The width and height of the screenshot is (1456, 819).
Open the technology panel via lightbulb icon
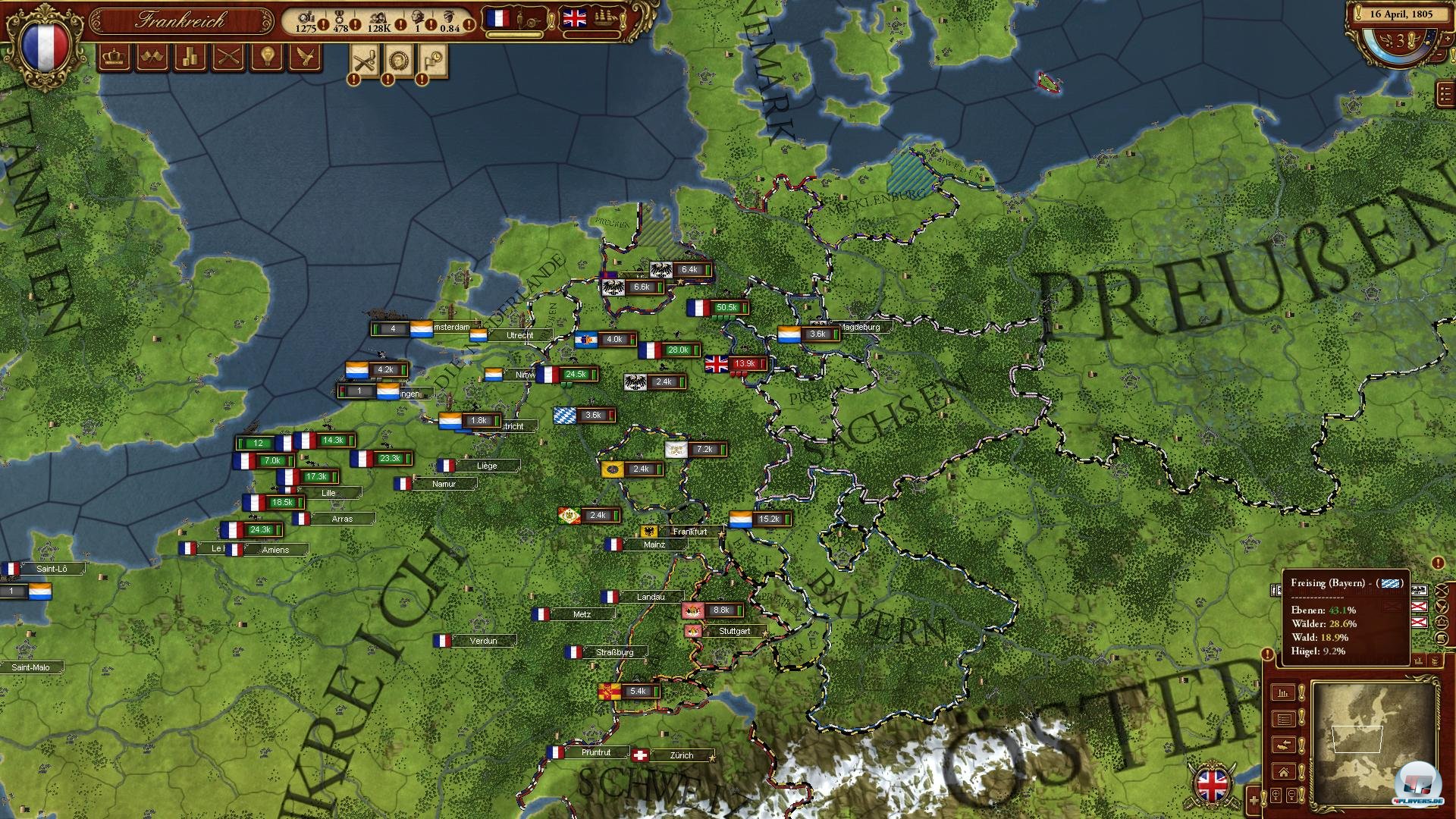(x=267, y=57)
